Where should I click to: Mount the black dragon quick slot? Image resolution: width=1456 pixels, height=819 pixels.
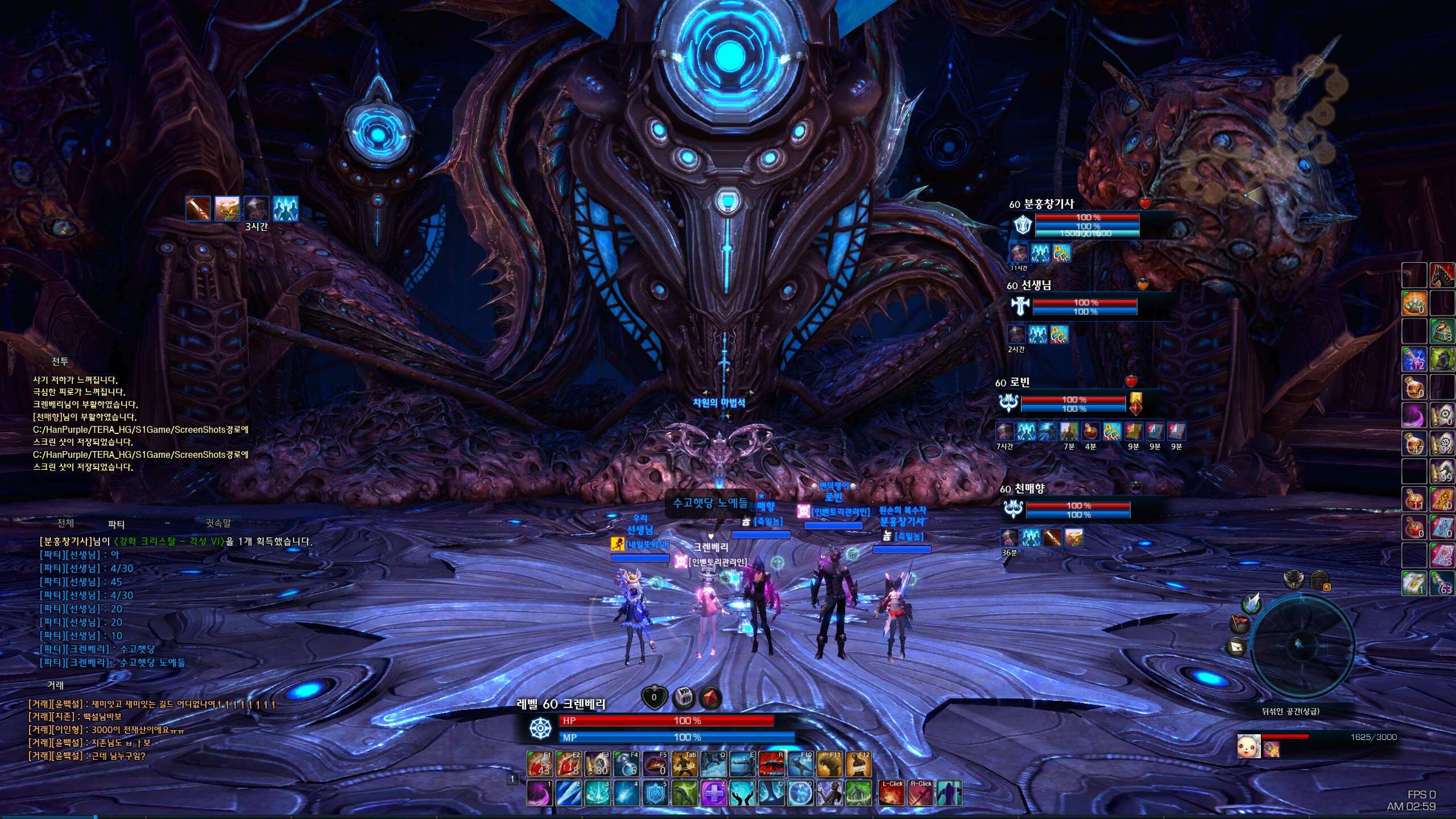click(1442, 275)
